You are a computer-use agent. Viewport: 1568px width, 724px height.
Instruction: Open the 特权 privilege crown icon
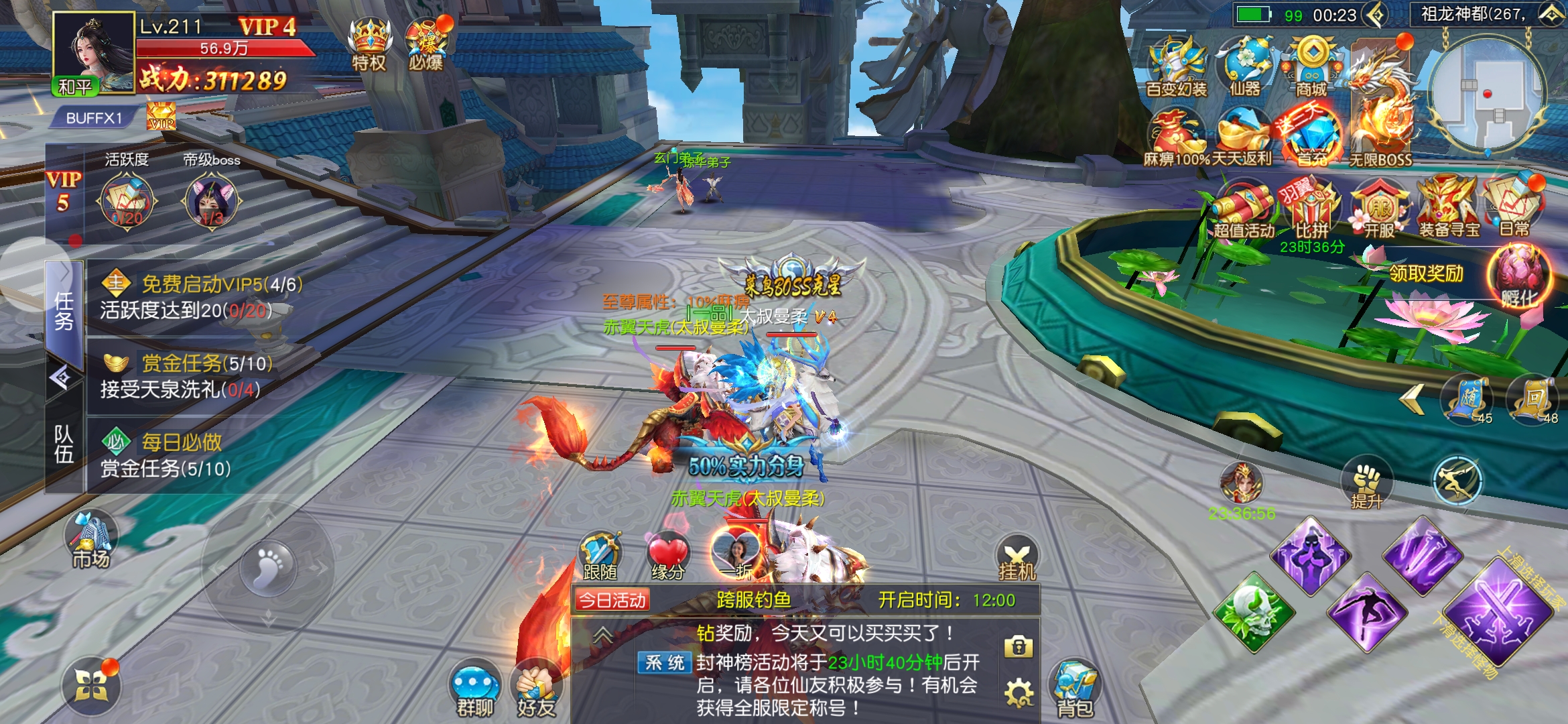pyautogui.click(x=369, y=42)
